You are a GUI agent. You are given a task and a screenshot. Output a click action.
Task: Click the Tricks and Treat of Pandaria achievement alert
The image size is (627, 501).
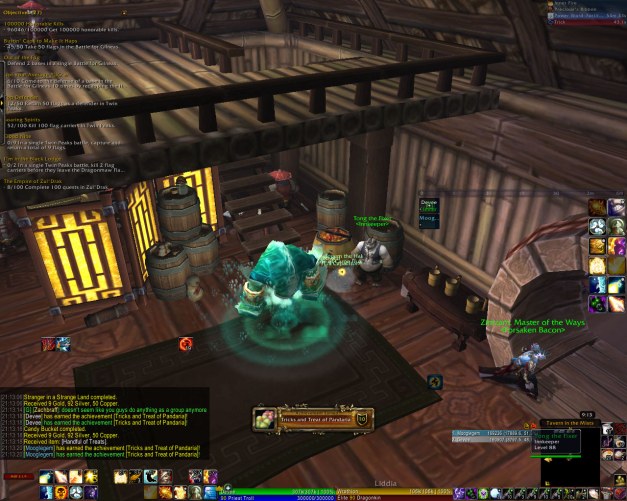click(x=312, y=420)
